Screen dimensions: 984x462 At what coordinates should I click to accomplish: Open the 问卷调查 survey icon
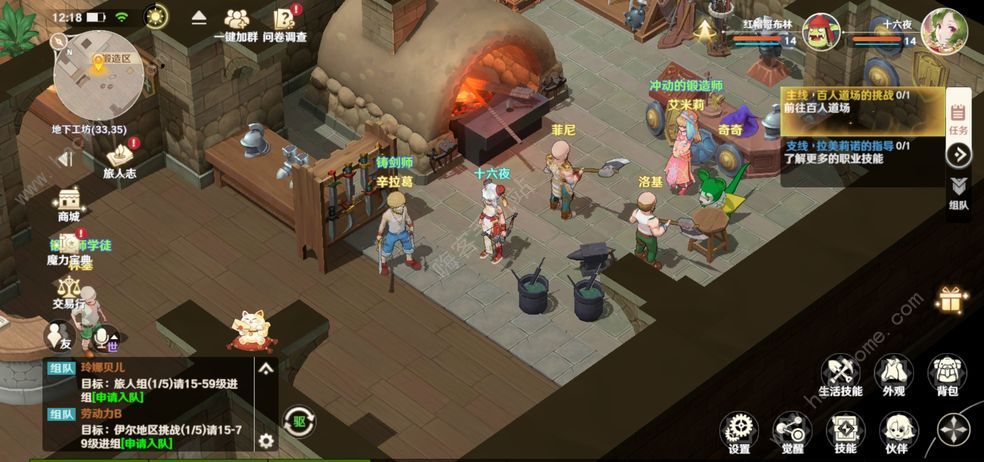285,23
